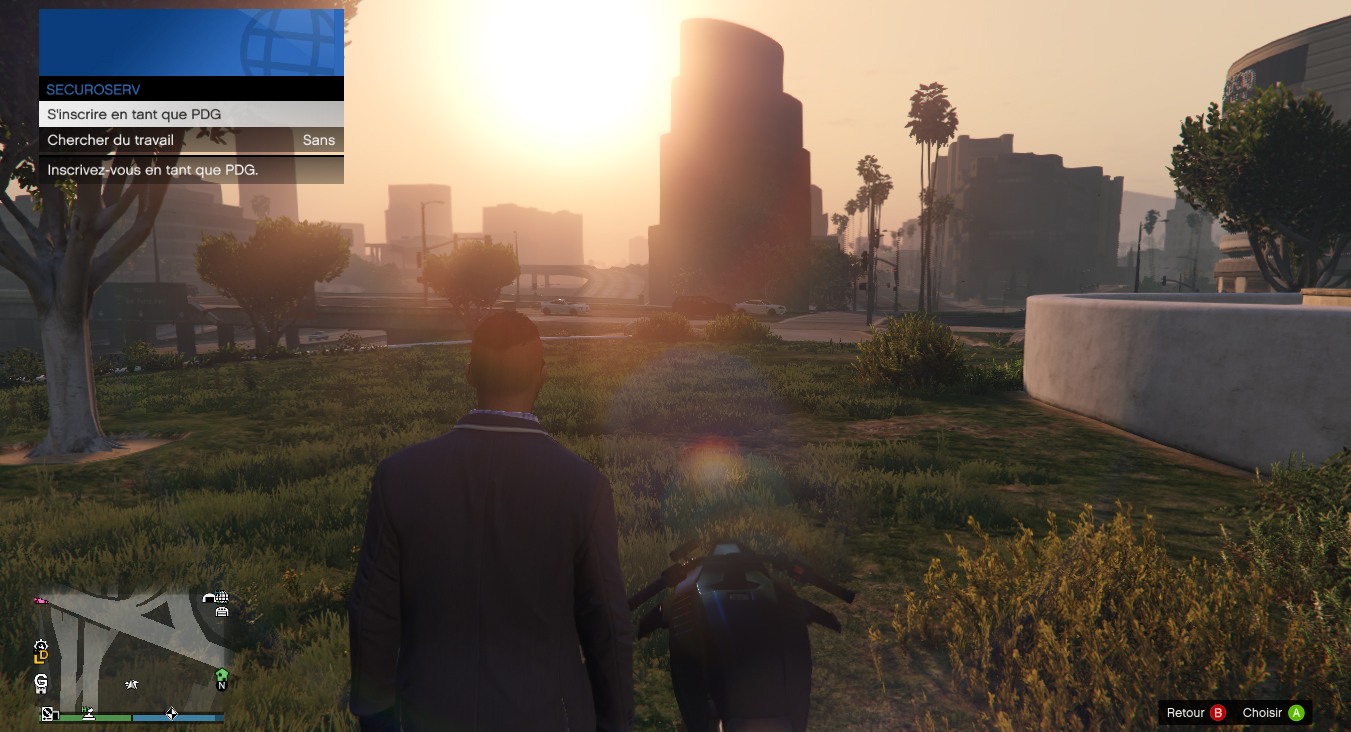Choose the "Chercher du travail" option
1351x732 pixels.
coord(190,141)
